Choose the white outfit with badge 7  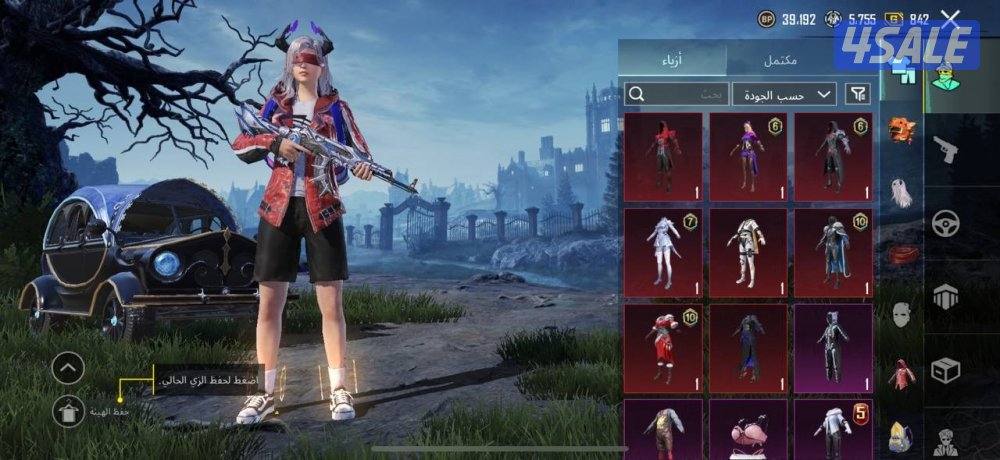(662, 253)
